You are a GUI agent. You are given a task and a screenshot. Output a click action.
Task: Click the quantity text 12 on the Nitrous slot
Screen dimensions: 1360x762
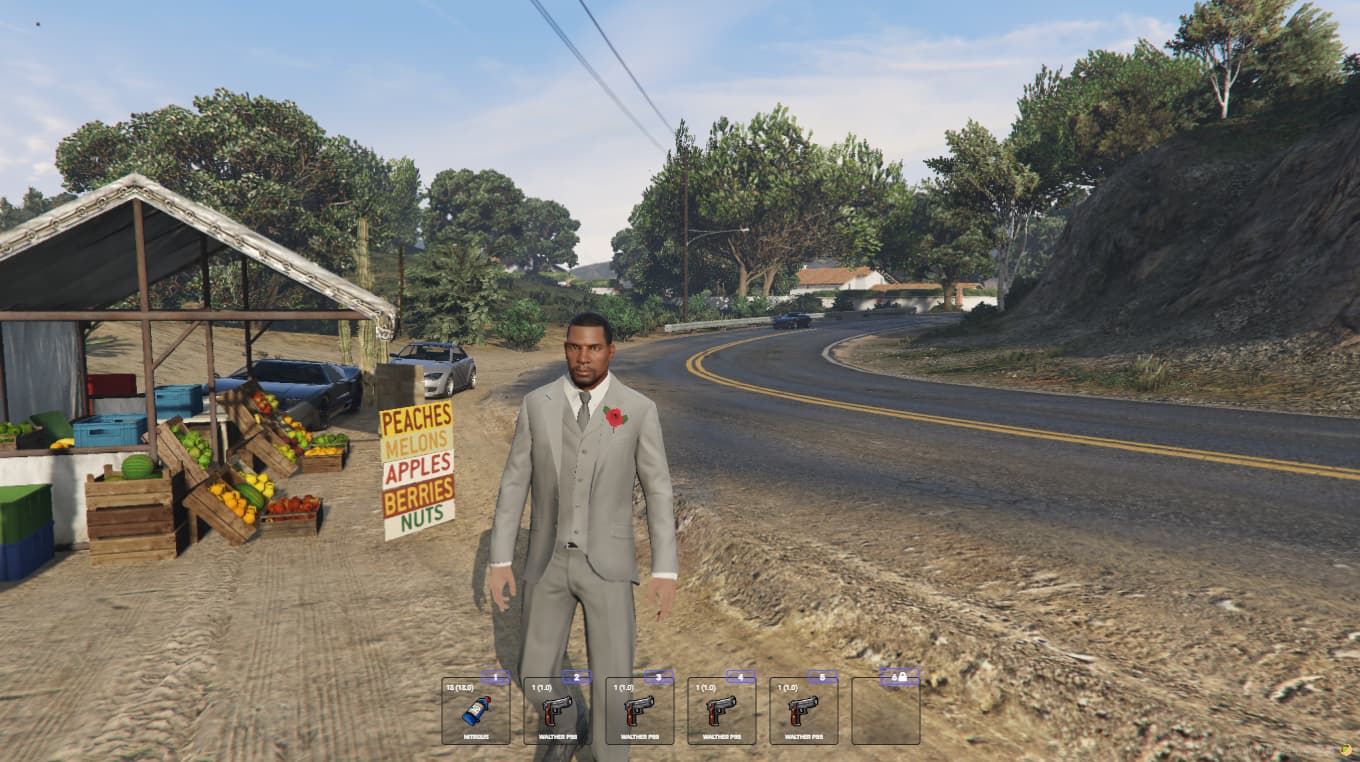pos(453,687)
